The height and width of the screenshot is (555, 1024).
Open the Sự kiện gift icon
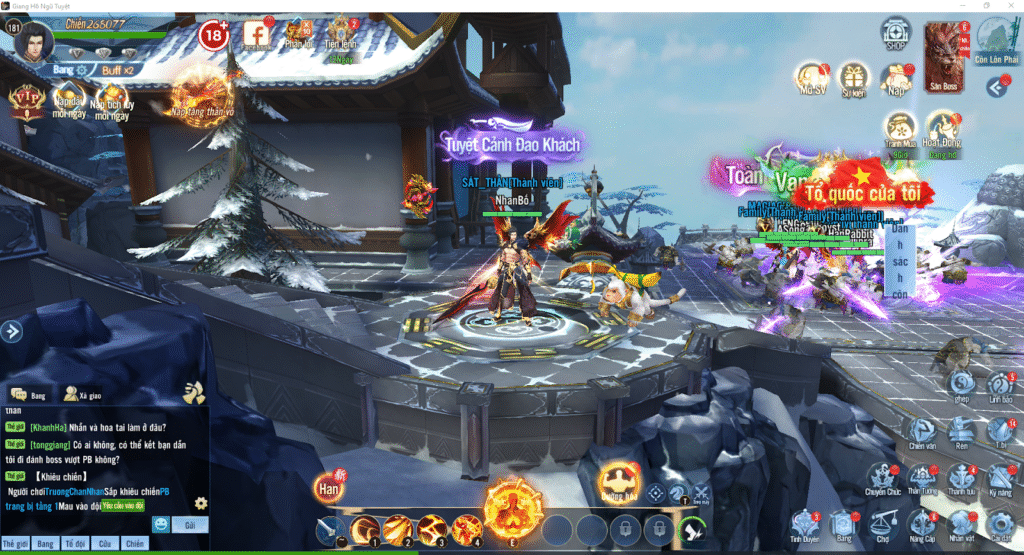point(853,76)
